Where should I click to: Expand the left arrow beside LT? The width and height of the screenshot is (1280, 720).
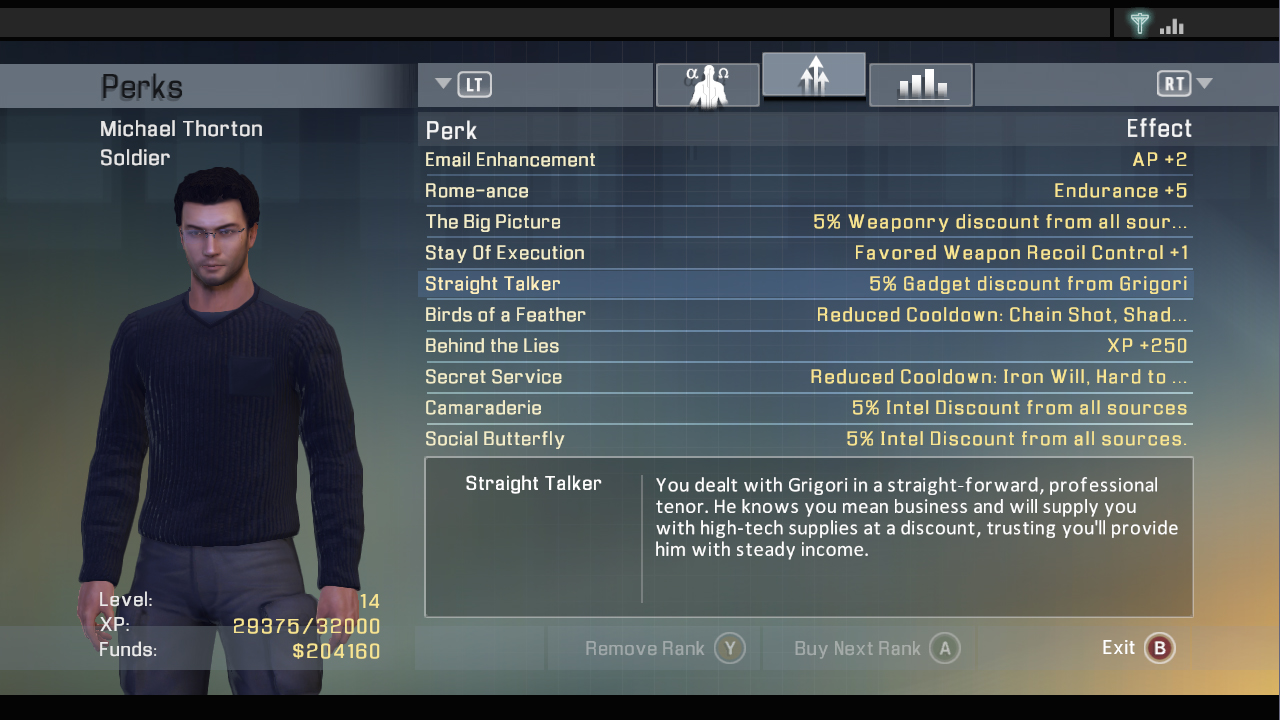tap(442, 84)
